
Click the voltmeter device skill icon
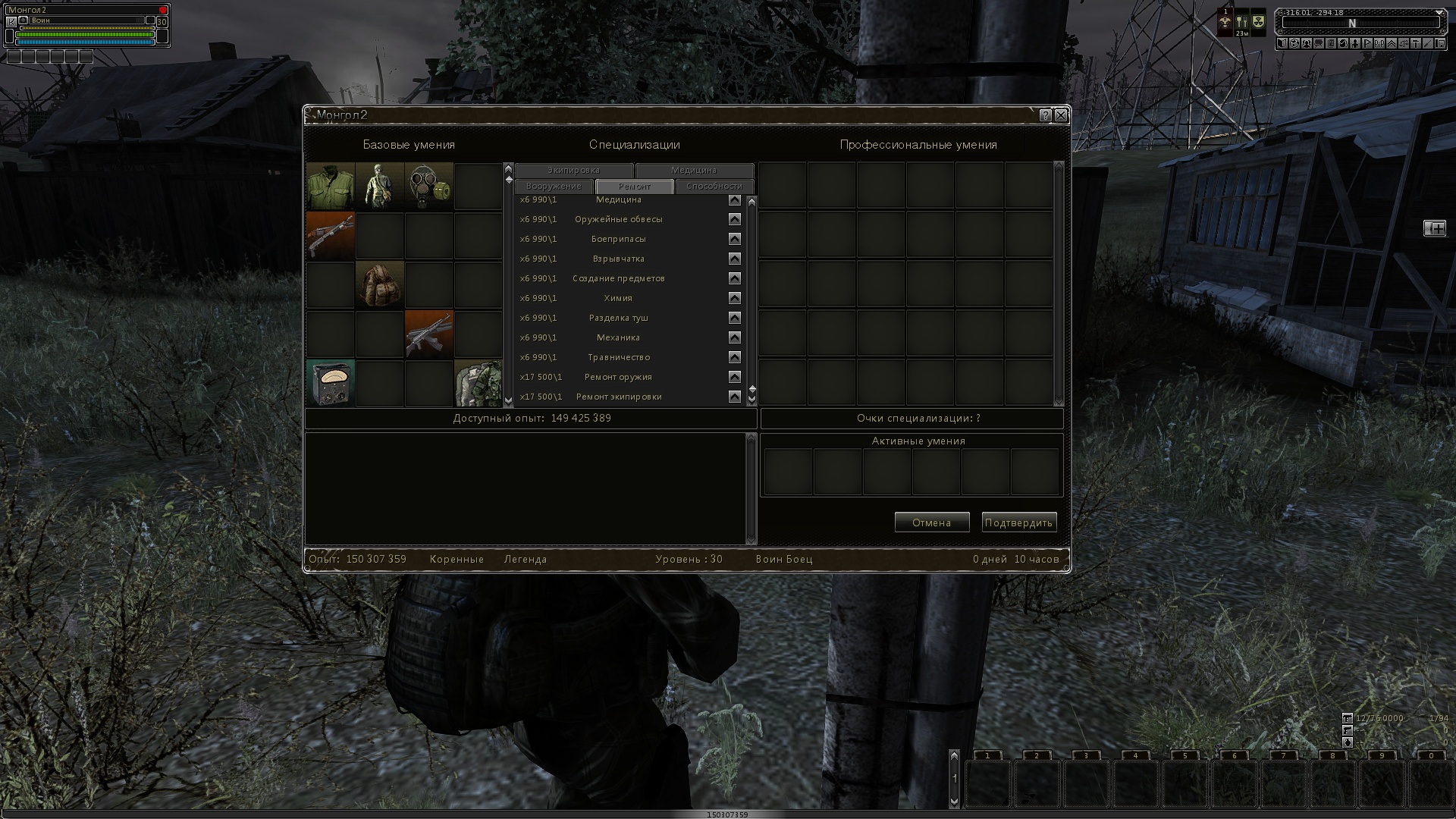[x=331, y=383]
